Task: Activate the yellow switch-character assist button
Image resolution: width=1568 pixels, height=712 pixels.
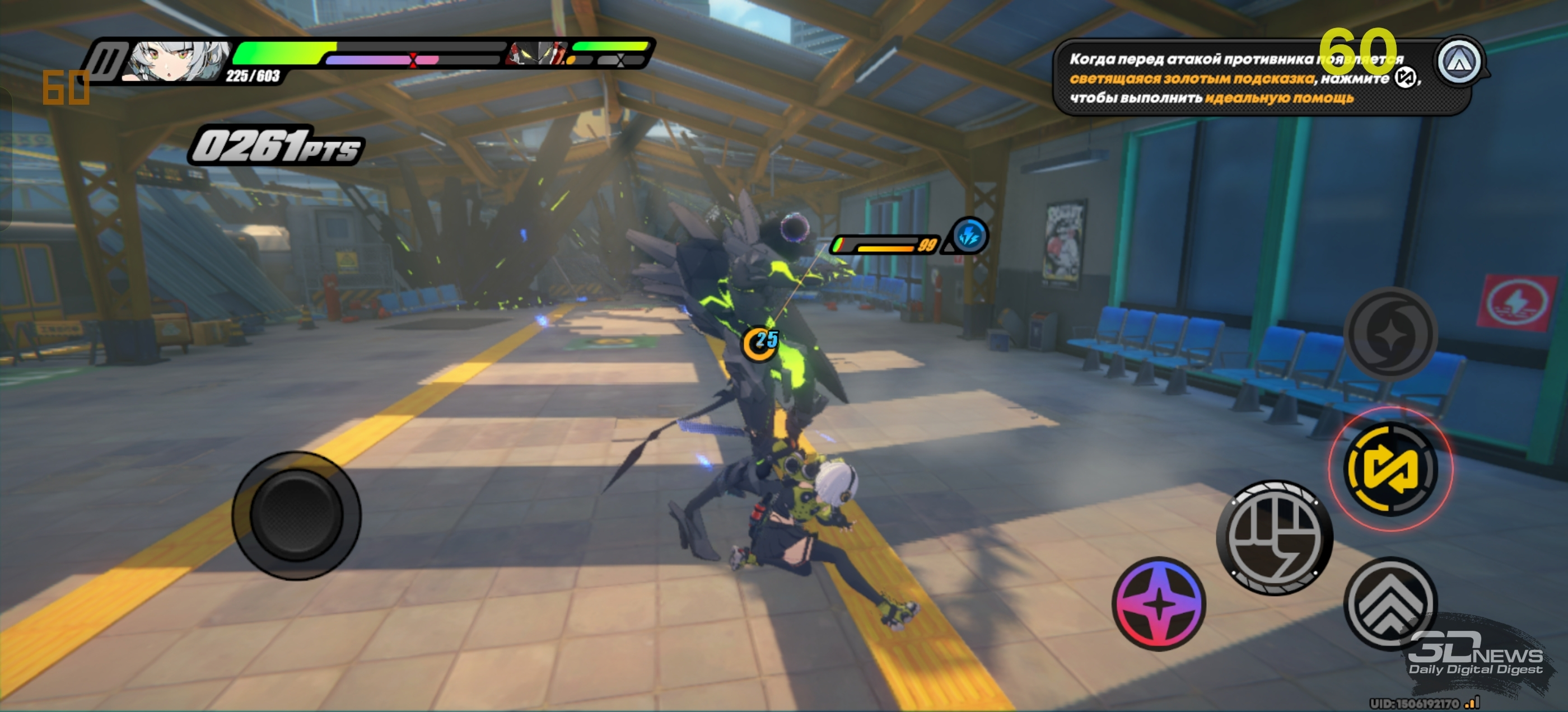Action: tap(1390, 469)
